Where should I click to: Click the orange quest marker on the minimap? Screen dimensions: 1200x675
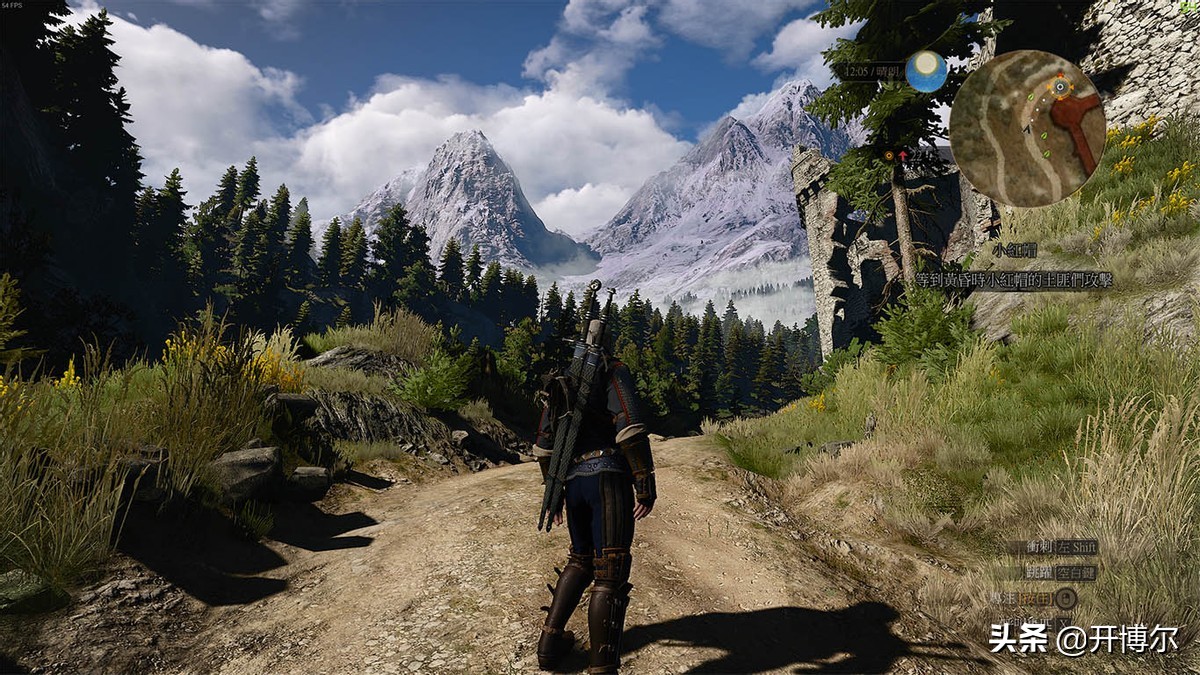(x=1060, y=87)
